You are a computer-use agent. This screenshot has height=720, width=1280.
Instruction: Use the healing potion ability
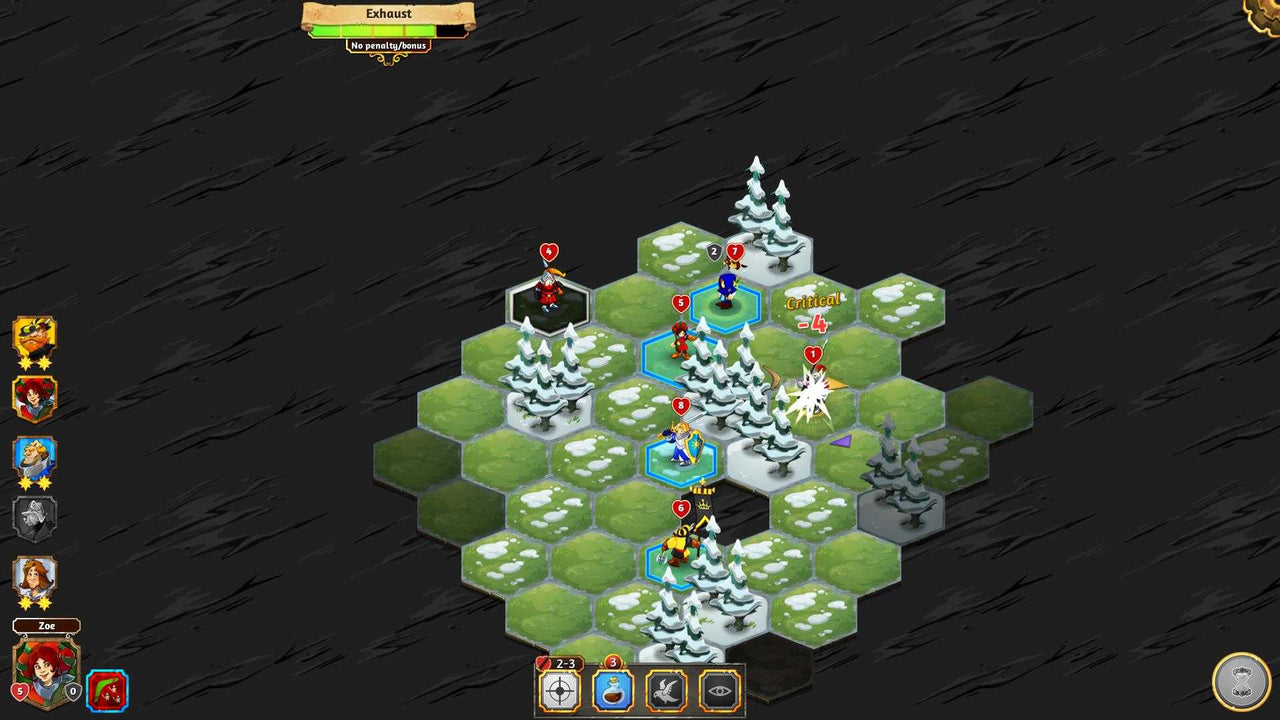[x=613, y=688]
